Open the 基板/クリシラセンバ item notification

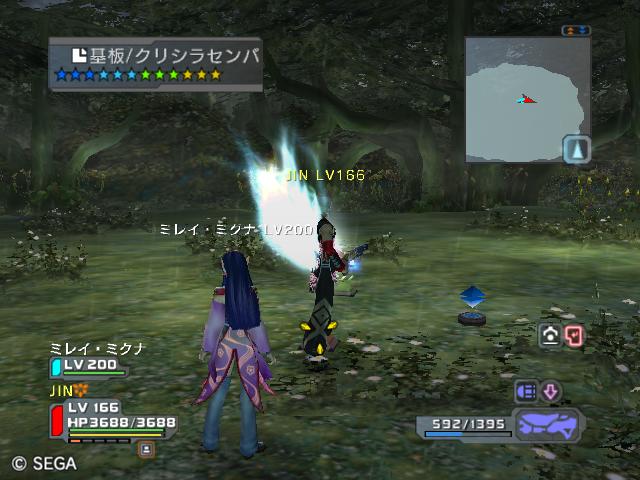click(x=156, y=64)
